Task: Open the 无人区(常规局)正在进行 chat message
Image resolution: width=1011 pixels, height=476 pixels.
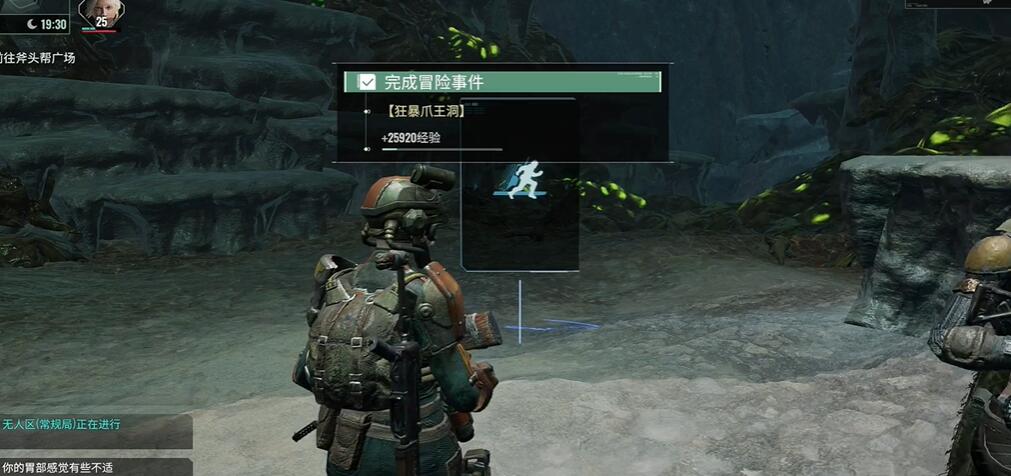Action: (x=62, y=425)
